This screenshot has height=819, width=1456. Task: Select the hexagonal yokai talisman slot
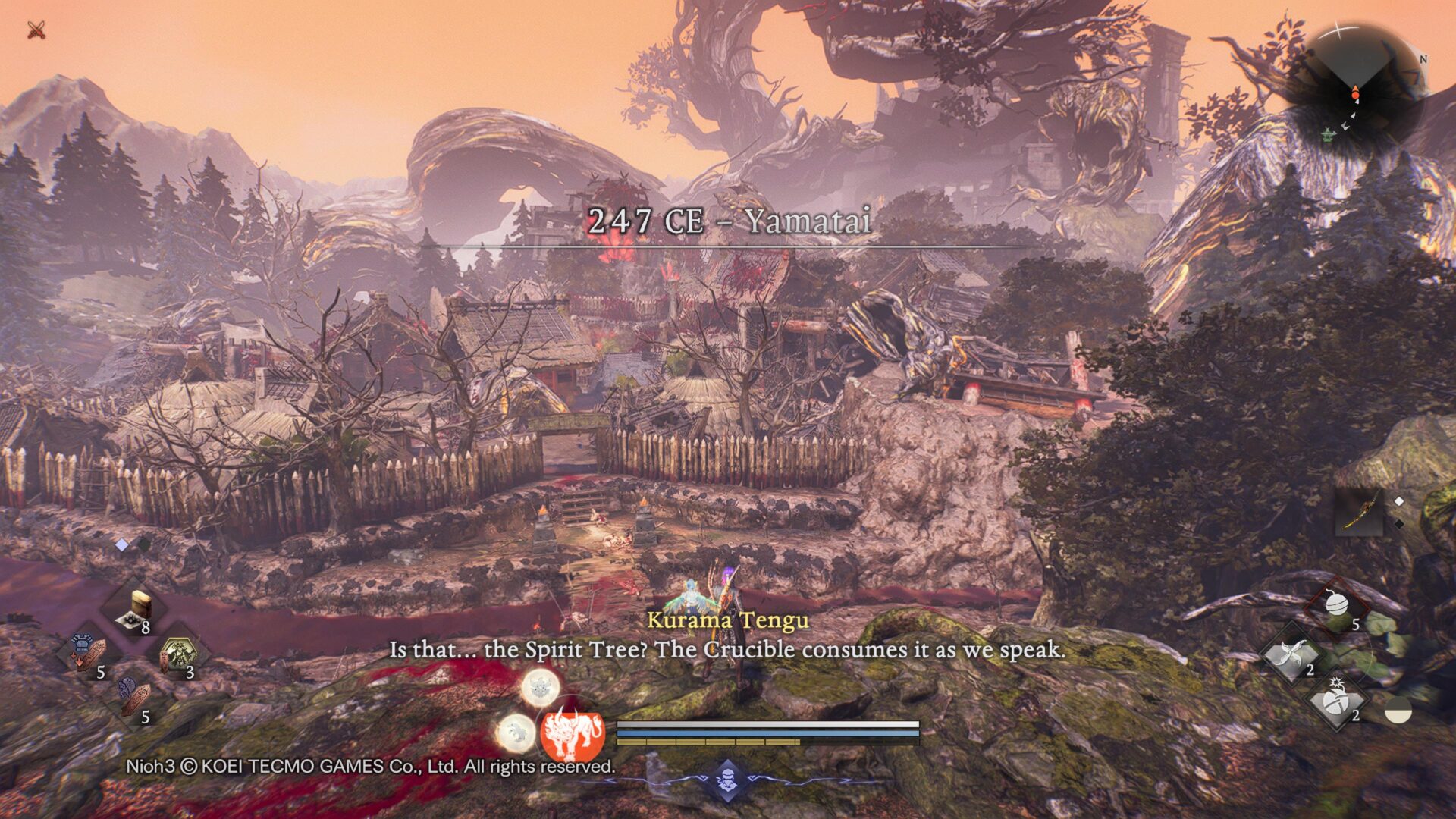pos(177,654)
